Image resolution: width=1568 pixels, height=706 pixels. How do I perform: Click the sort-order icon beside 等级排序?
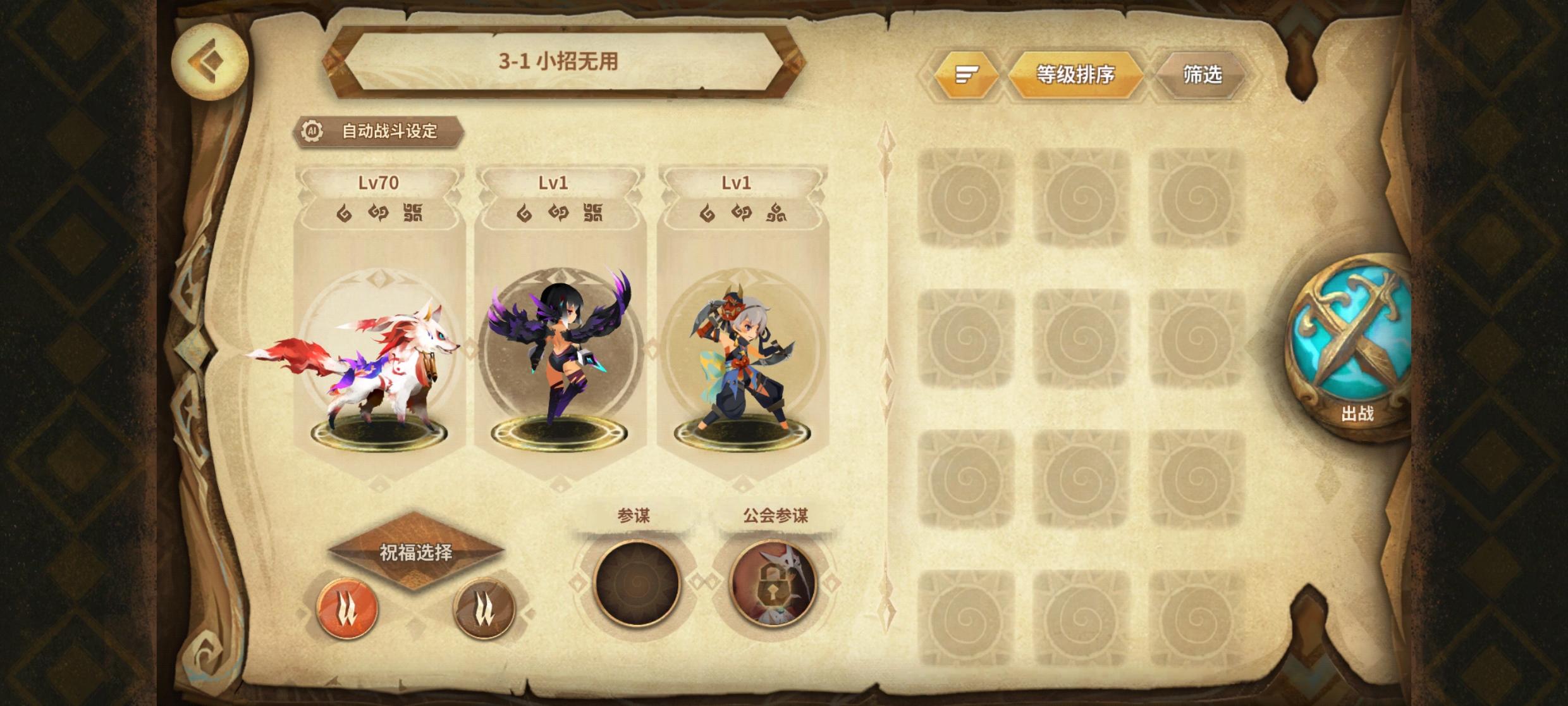966,74
